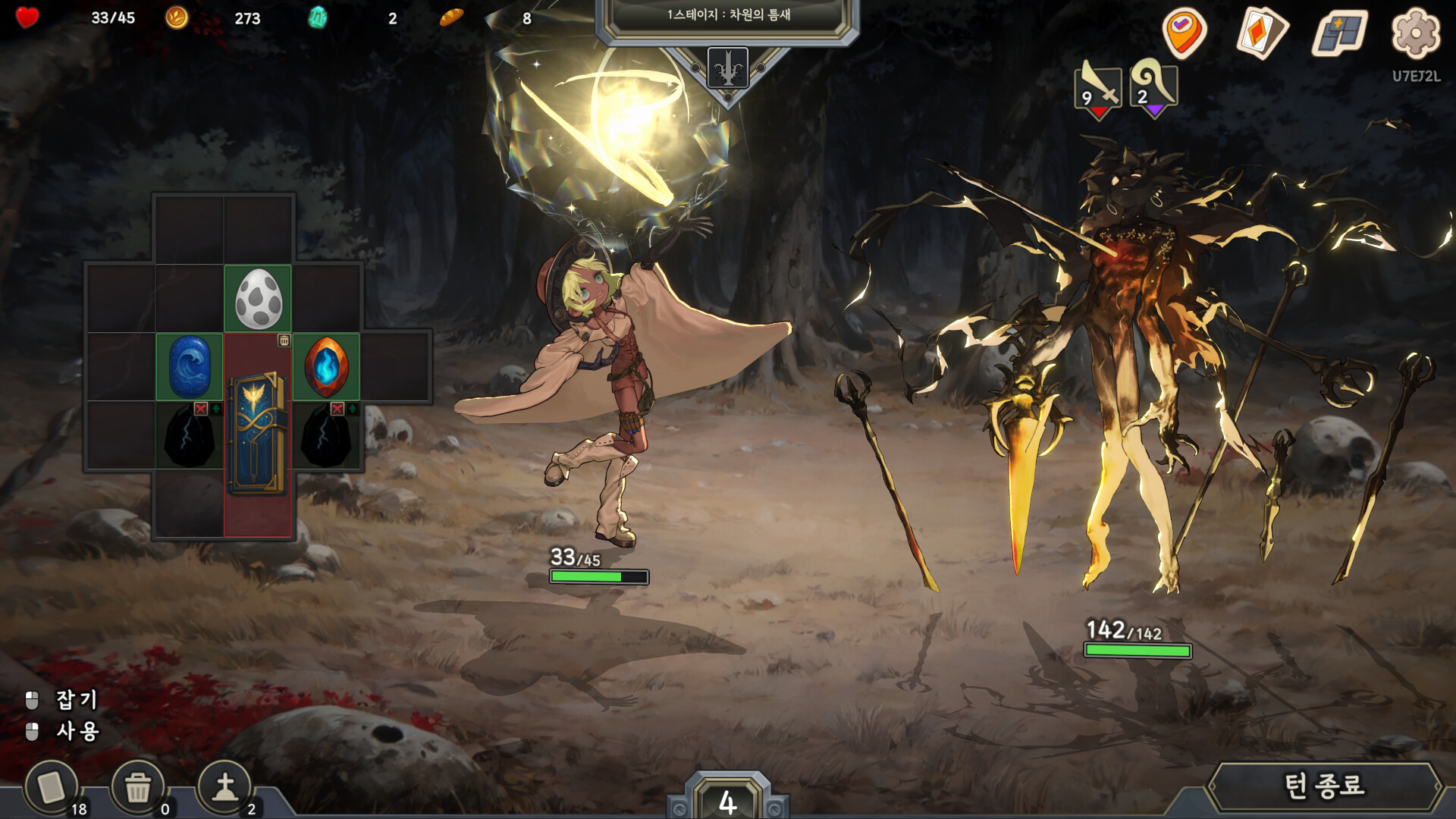Open the discard trash pile

click(x=138, y=788)
